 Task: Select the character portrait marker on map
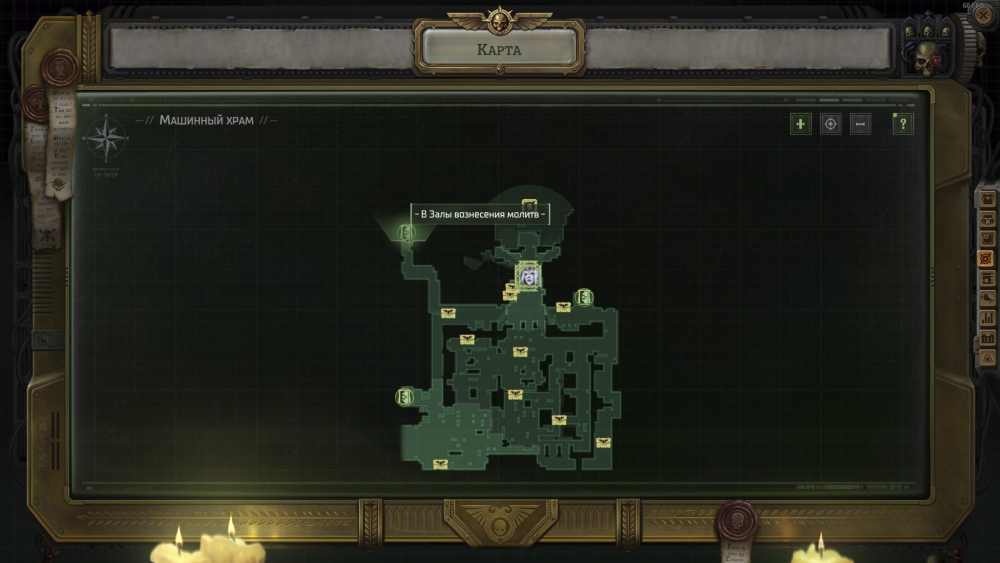tap(528, 275)
